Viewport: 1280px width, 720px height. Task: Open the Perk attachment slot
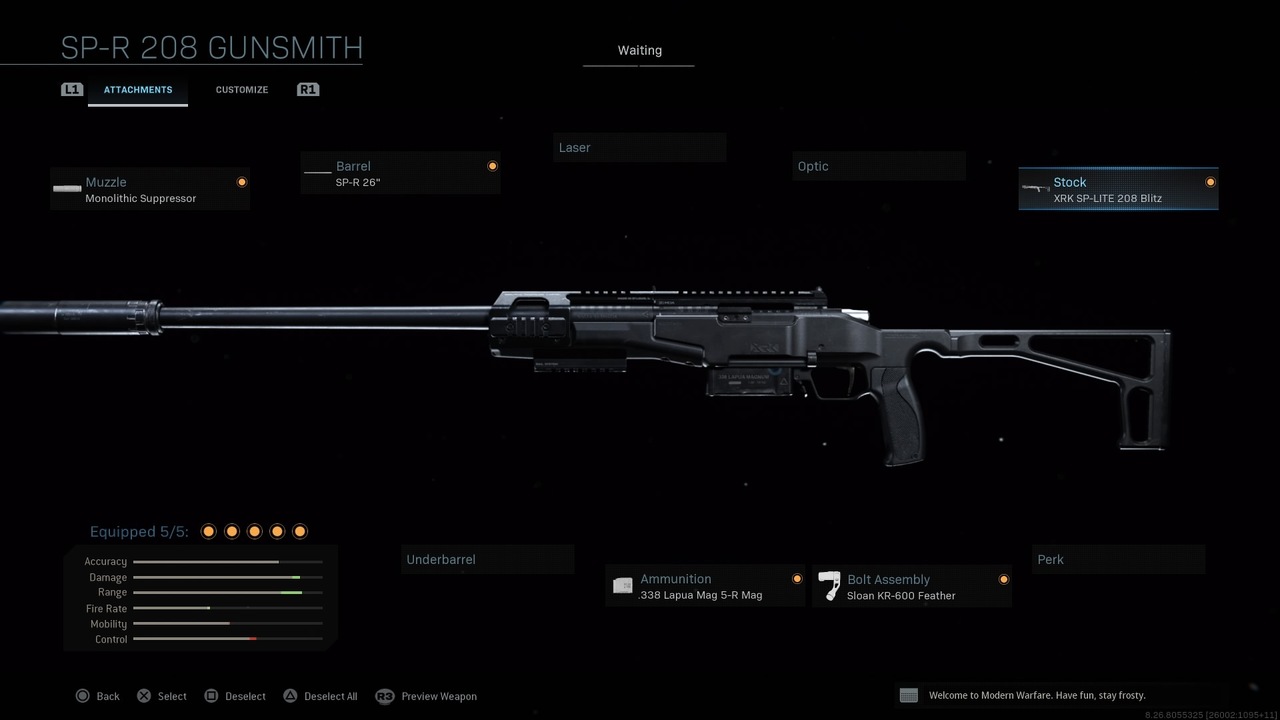tap(1118, 559)
